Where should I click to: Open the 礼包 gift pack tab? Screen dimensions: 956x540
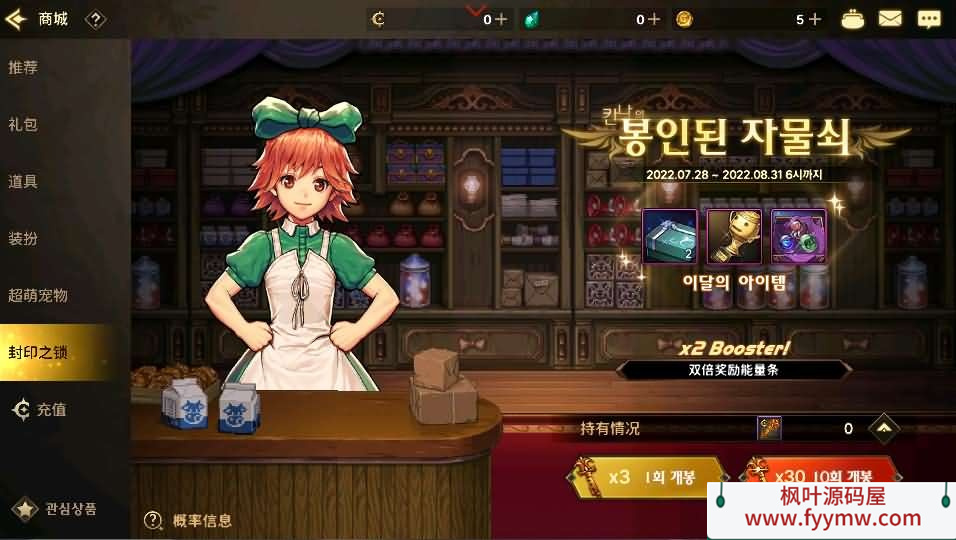[x=23, y=125]
